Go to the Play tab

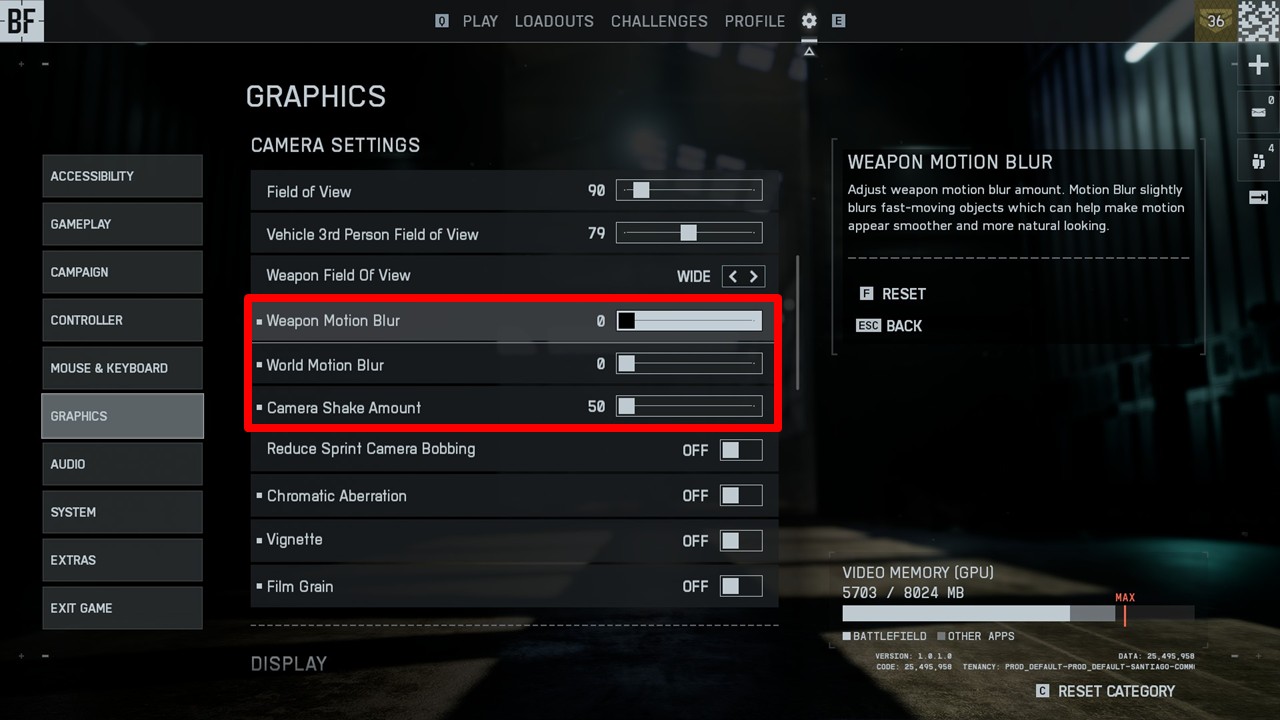(480, 21)
